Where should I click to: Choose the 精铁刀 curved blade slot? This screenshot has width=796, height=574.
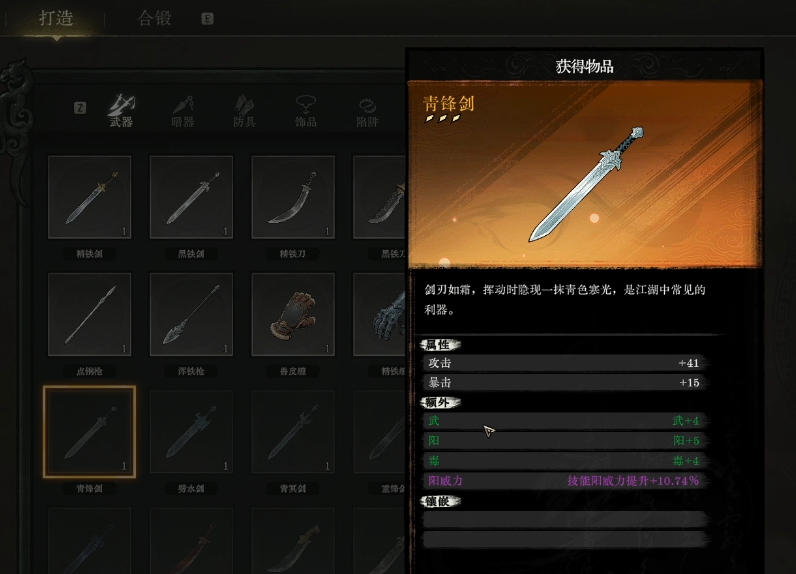[x=293, y=197]
